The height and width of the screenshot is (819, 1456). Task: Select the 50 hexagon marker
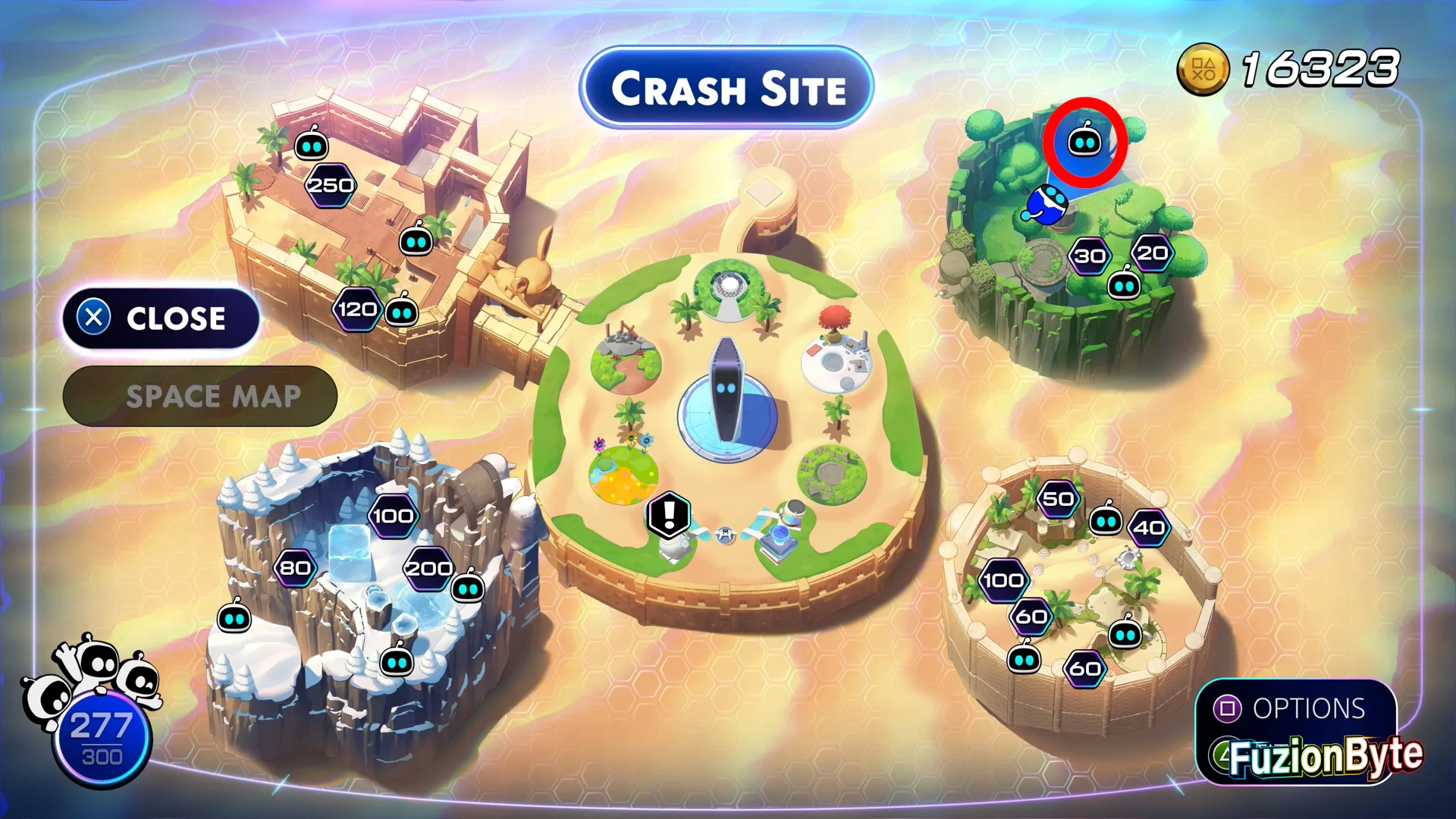click(x=1058, y=499)
